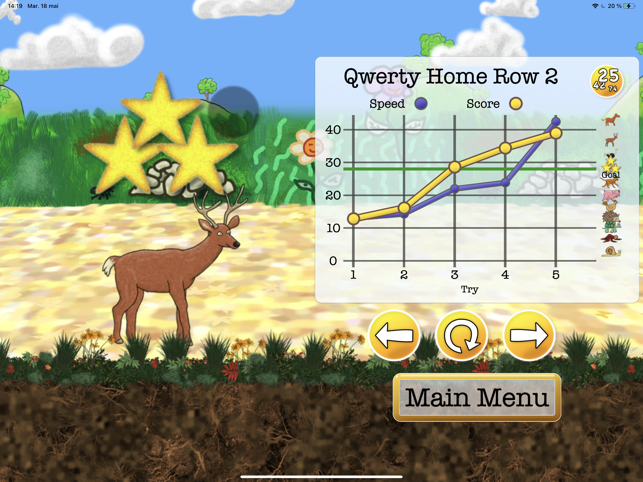Return to the Main Menu
The image size is (643, 482).
coord(477,398)
